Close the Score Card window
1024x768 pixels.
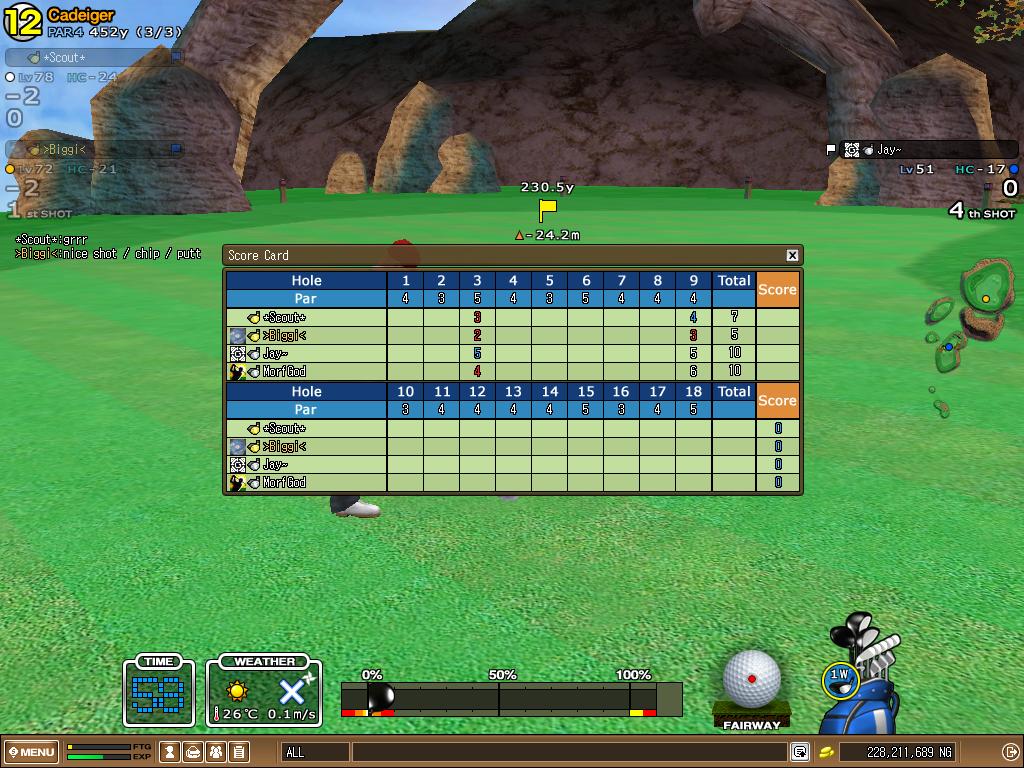point(792,255)
